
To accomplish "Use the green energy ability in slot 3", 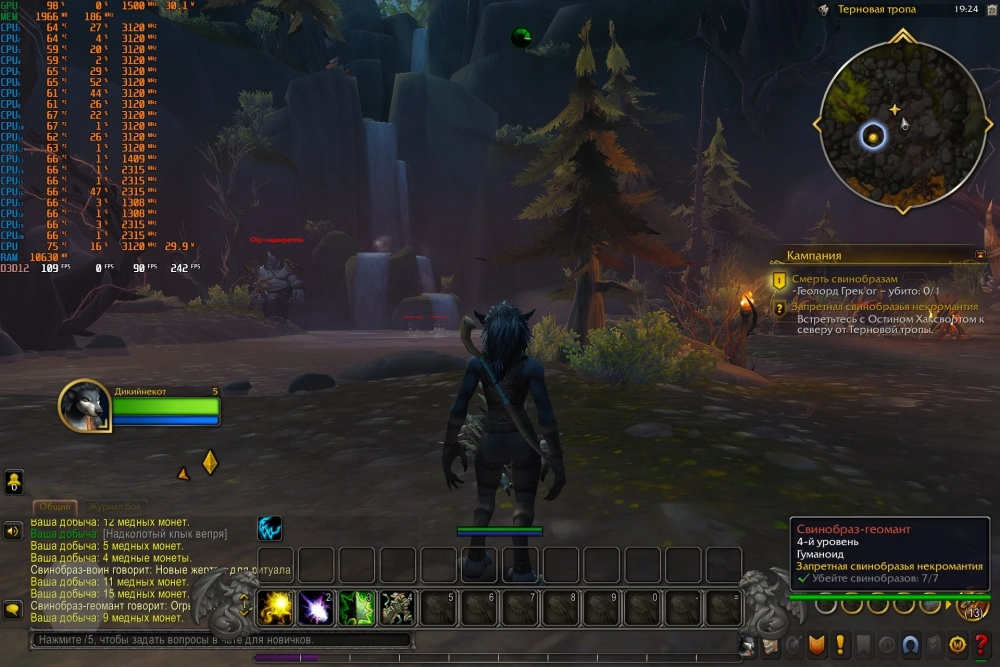I will click(357, 607).
